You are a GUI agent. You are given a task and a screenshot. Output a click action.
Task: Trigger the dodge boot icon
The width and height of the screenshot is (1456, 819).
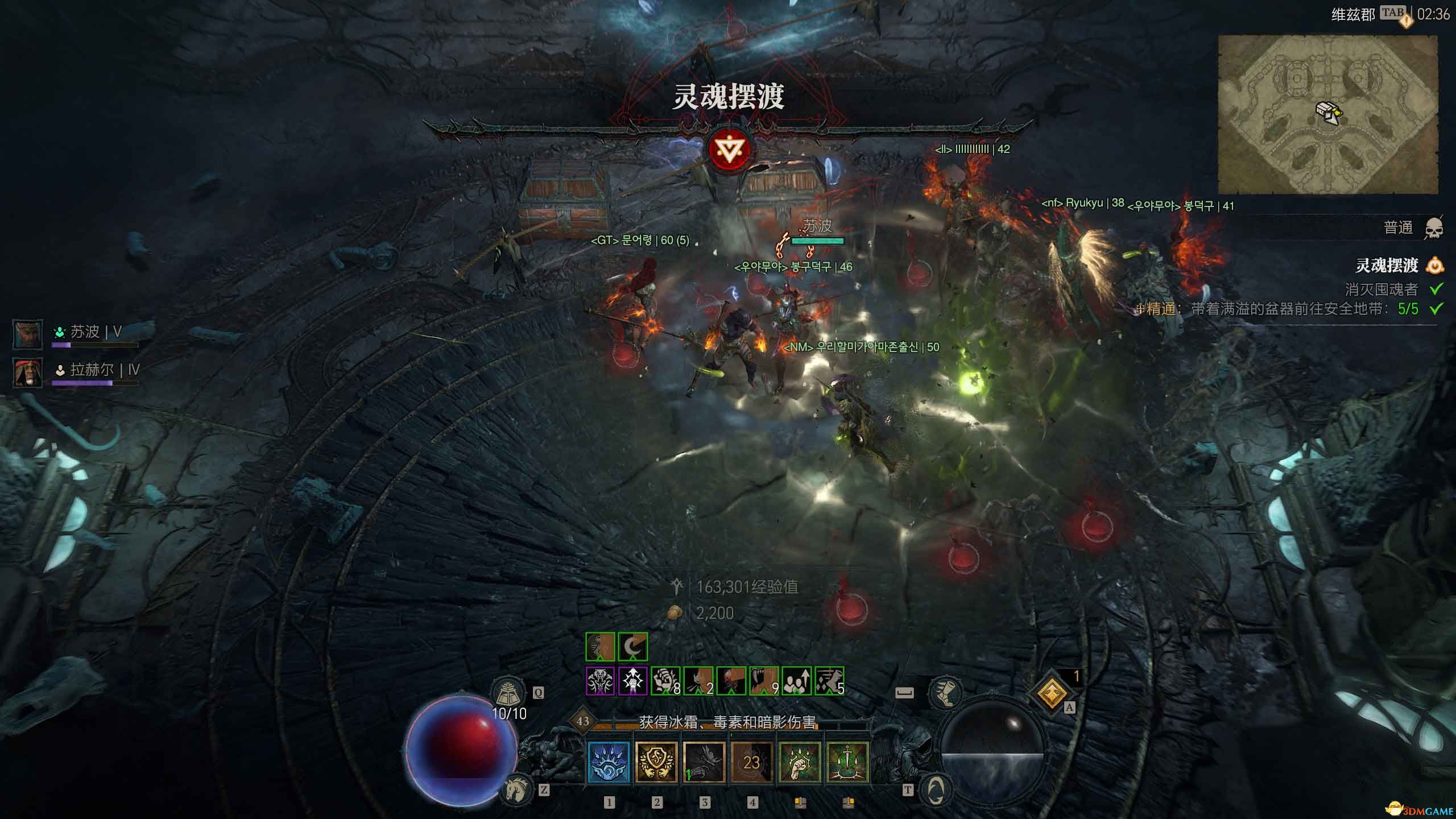point(945,692)
